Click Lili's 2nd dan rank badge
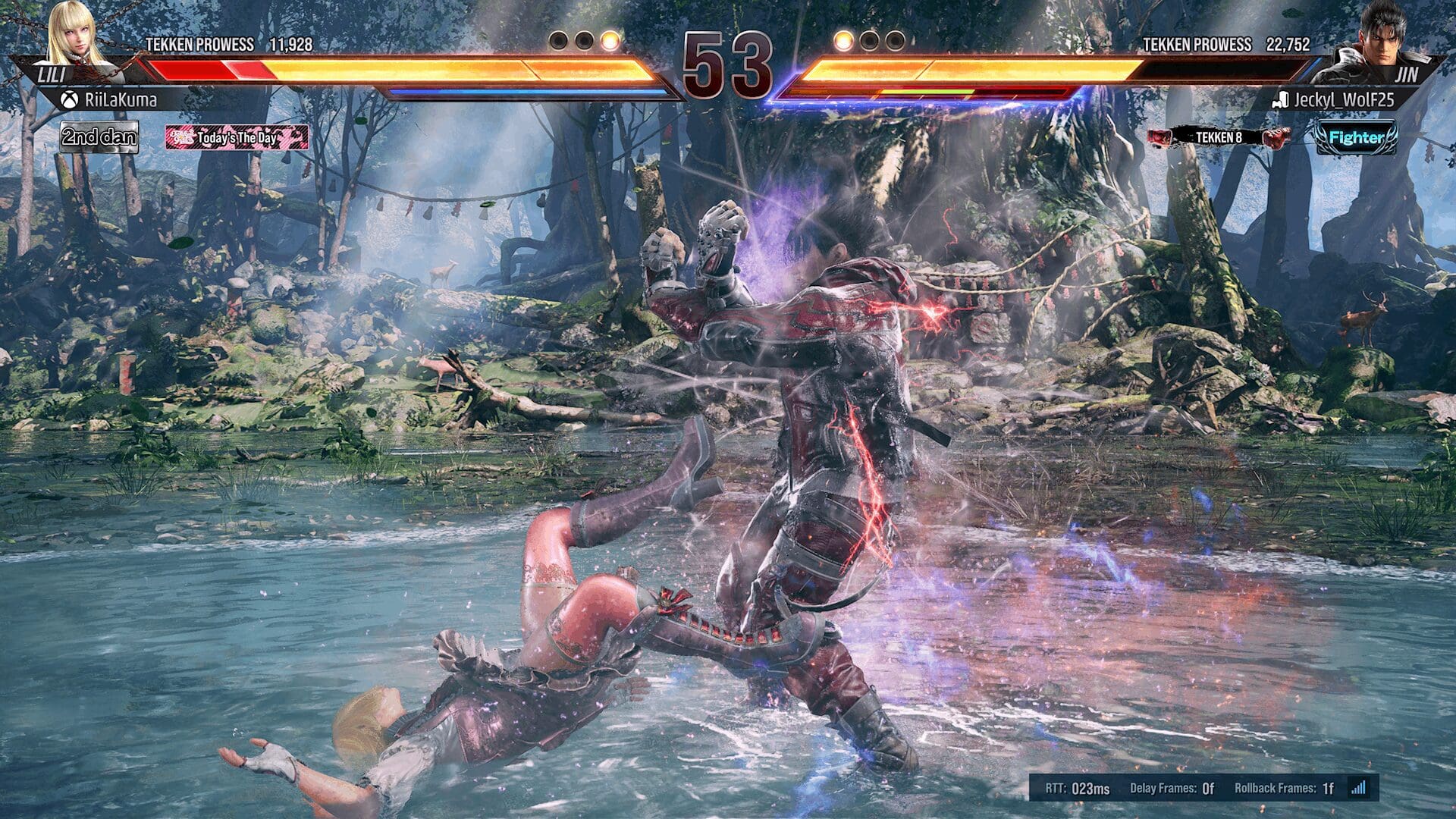This screenshot has width=1456, height=819. tap(99, 138)
